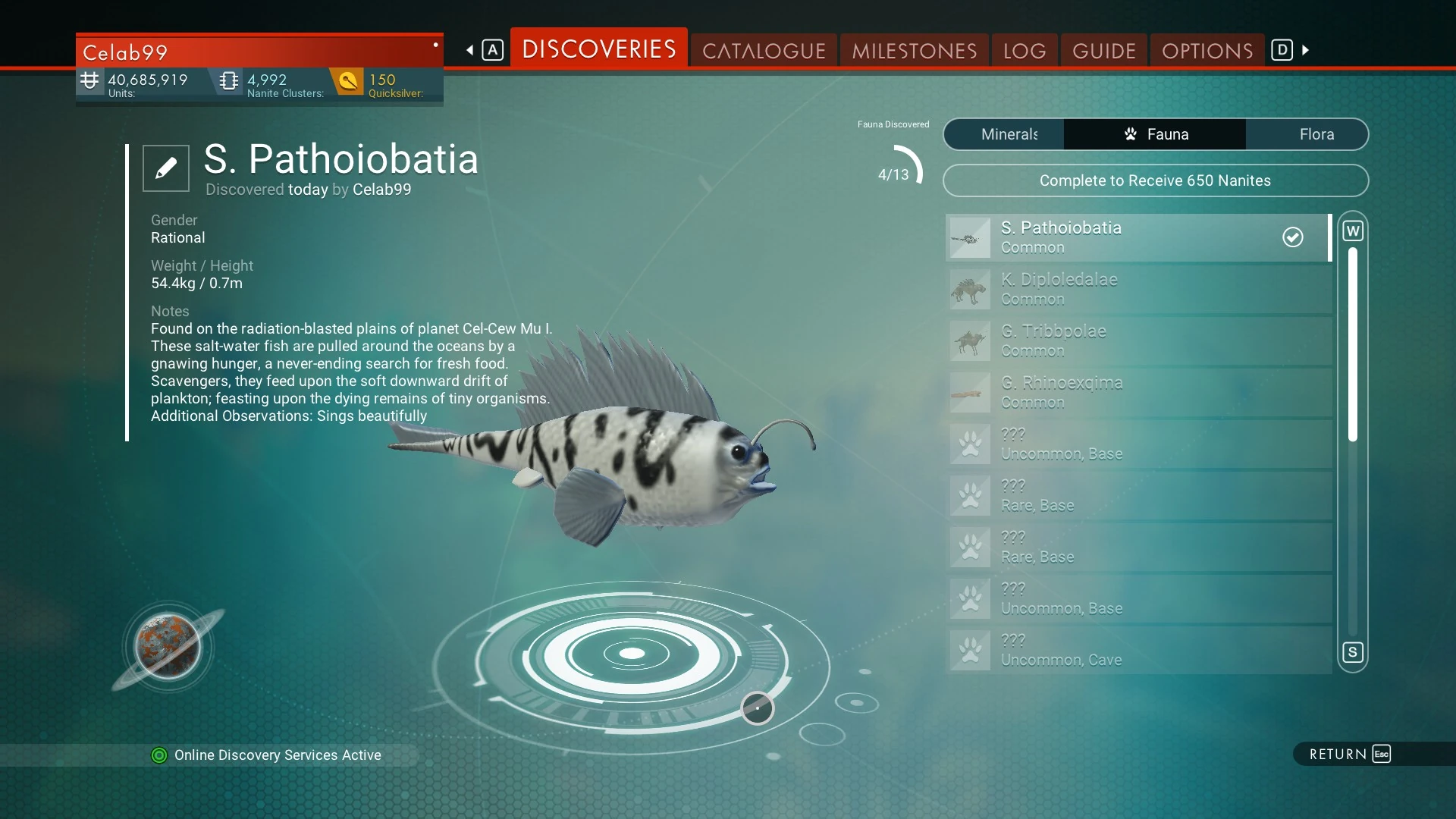The image size is (1456, 819).
Task: Choose the K. Diploledalae list entry
Action: click(x=1137, y=289)
